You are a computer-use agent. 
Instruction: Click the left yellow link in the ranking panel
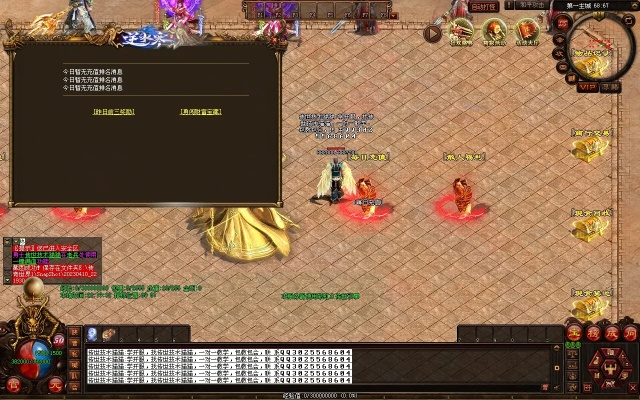(114, 111)
